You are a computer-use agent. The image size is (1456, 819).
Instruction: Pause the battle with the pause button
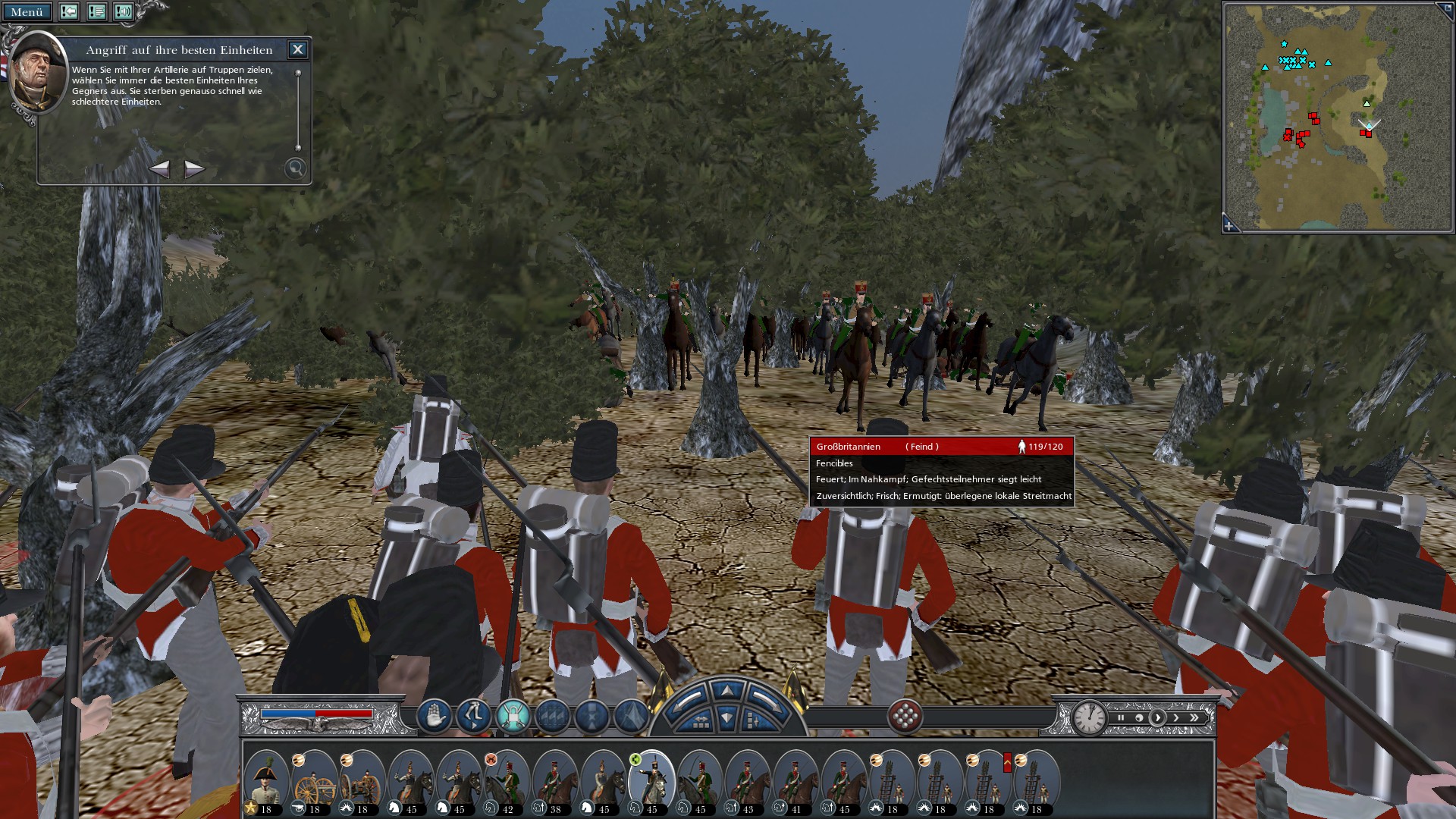1121,717
